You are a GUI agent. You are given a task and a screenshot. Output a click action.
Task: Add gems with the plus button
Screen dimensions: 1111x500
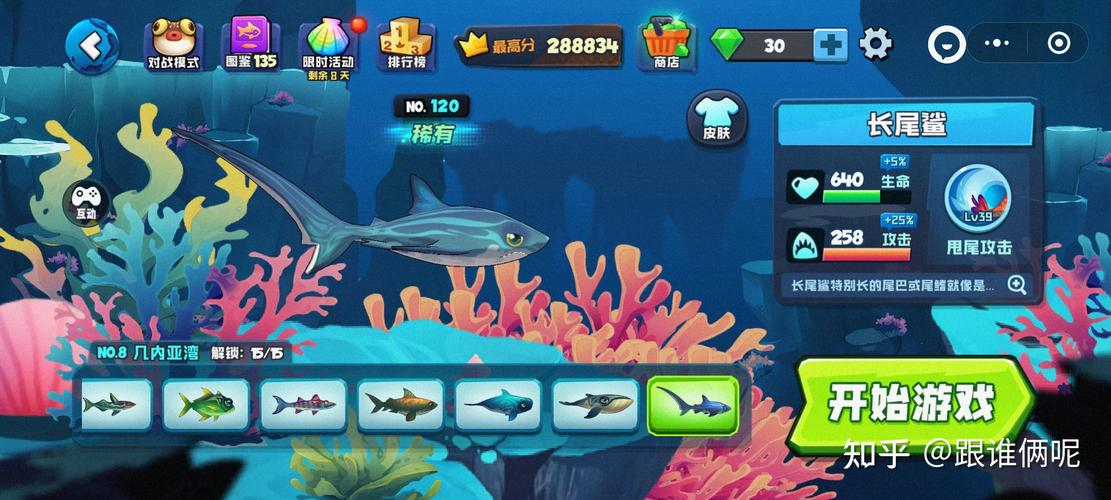click(x=830, y=45)
